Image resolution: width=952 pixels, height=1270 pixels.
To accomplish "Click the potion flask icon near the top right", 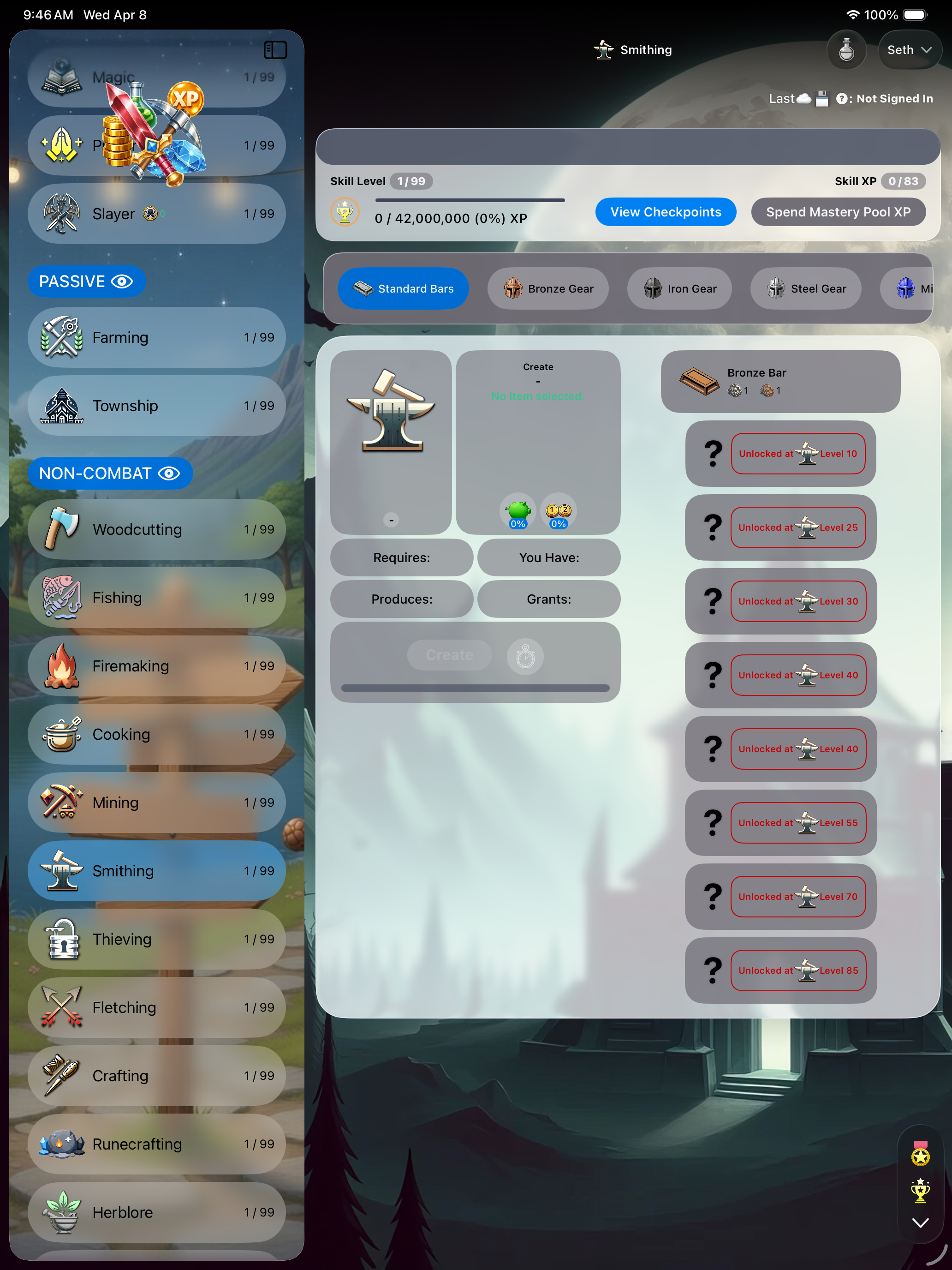I will [x=846, y=50].
